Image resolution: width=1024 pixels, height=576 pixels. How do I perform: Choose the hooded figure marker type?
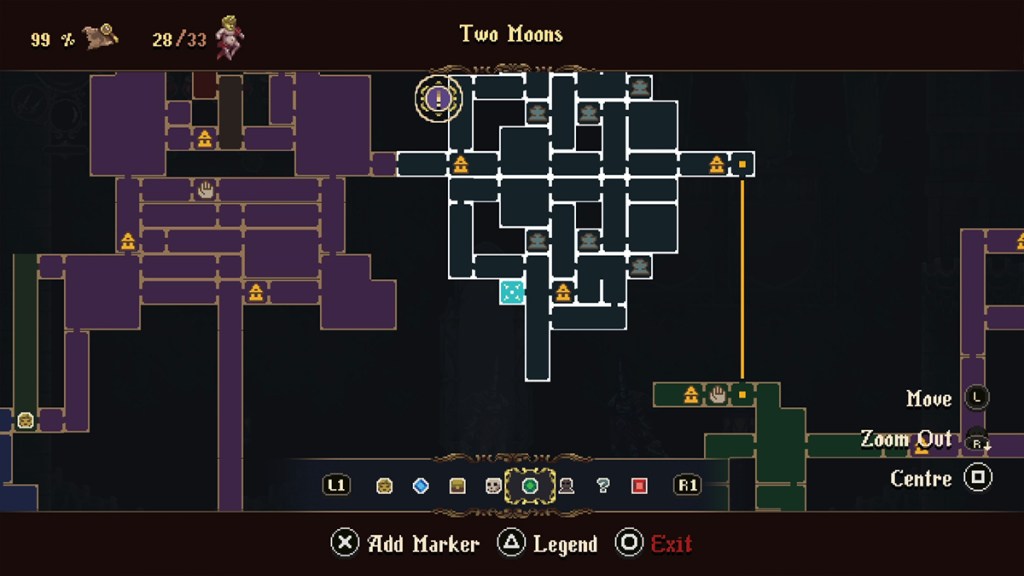[x=566, y=486]
